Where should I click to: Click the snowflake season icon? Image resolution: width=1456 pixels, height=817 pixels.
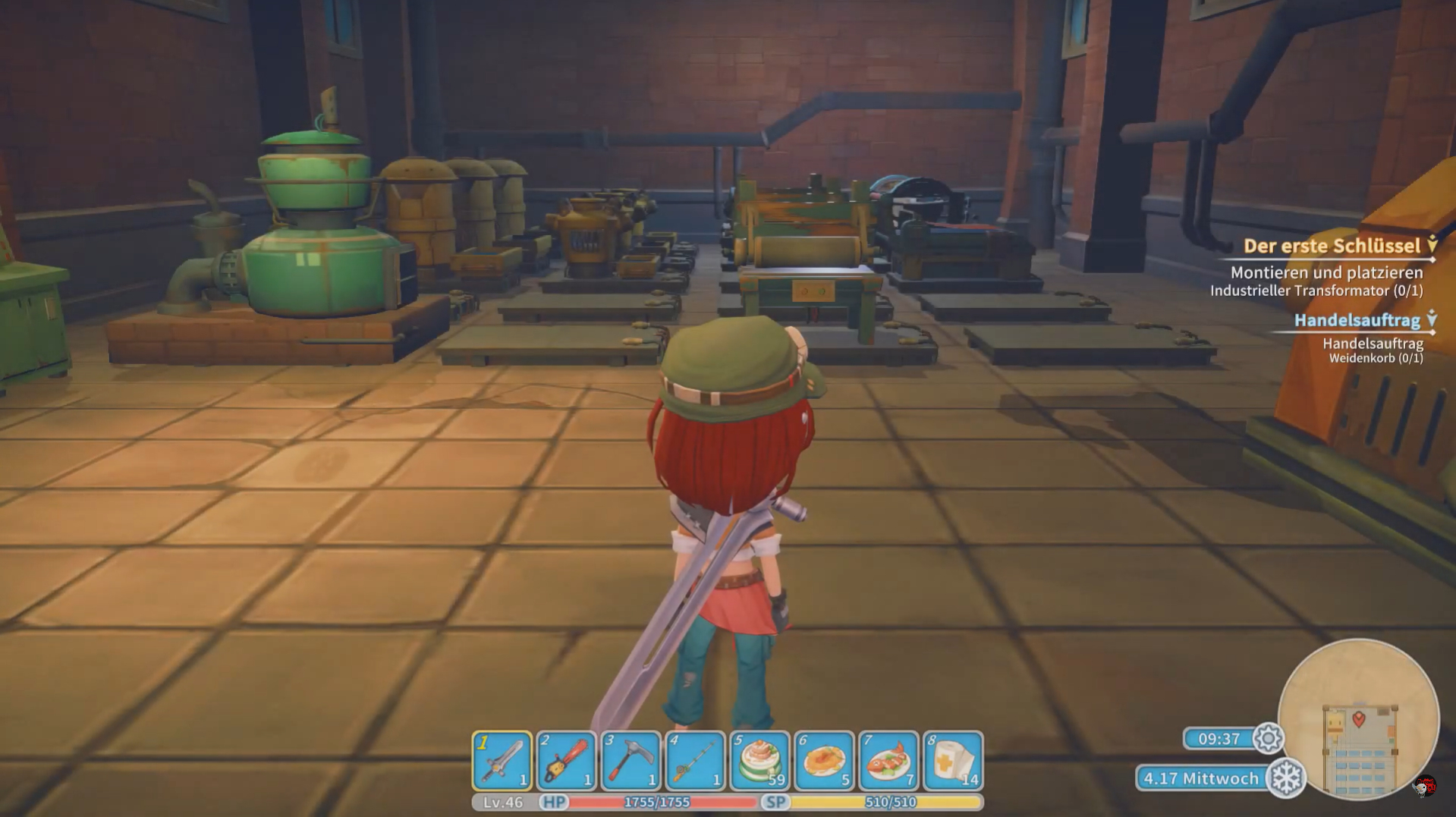coord(1286,778)
